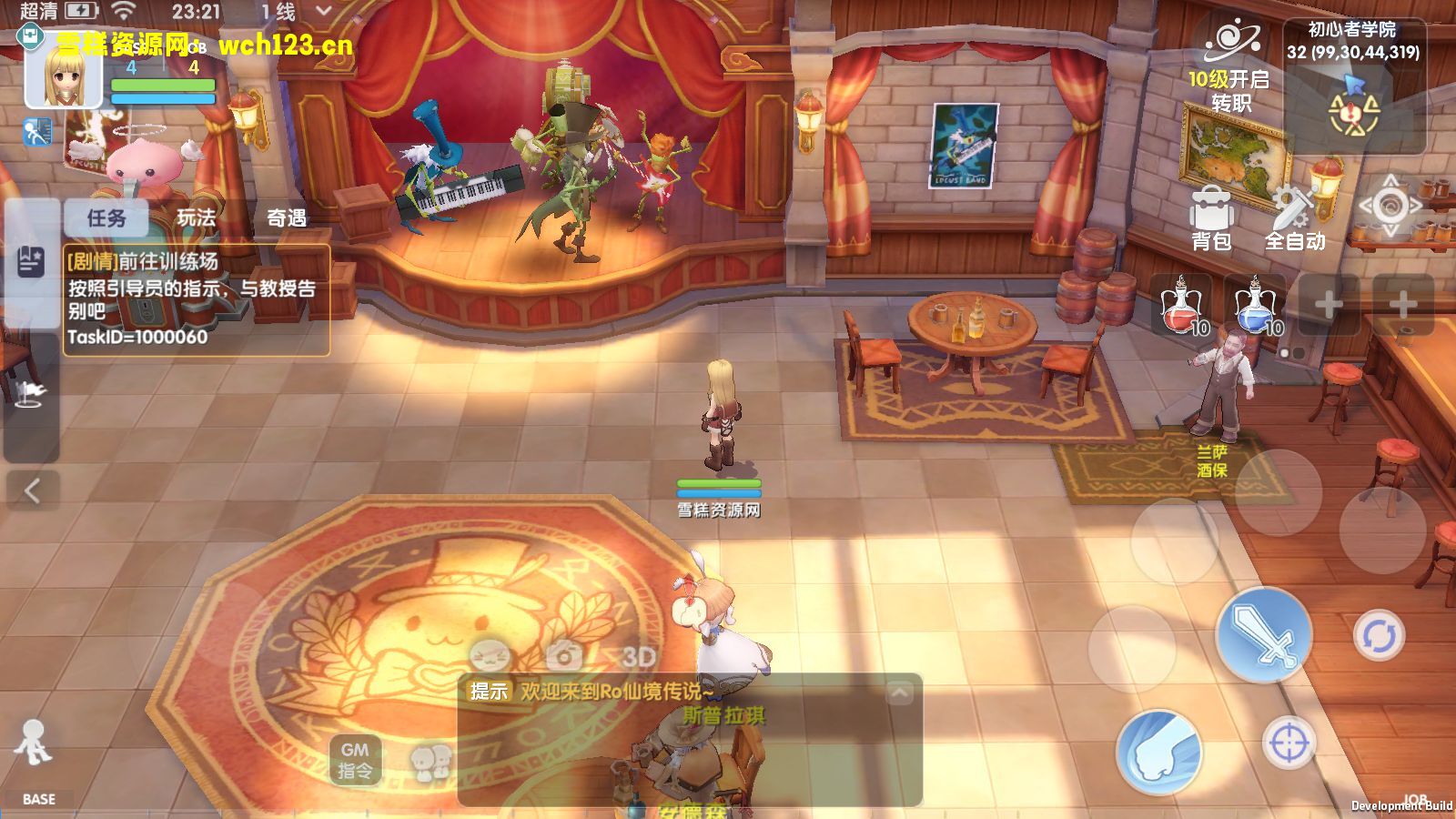Collapse the left panel with the arrow

coord(32,491)
